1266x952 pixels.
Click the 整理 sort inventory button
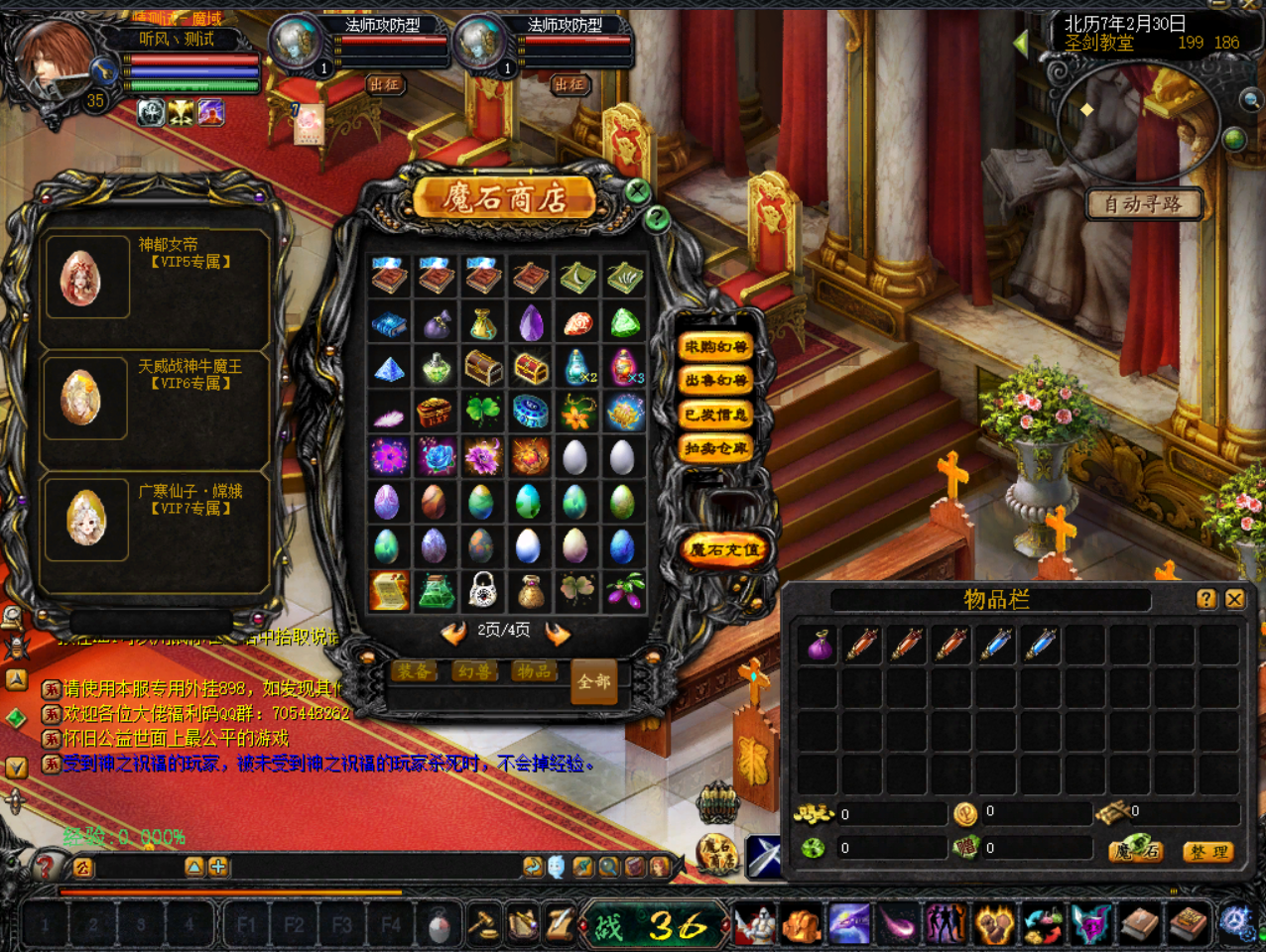click(1208, 852)
